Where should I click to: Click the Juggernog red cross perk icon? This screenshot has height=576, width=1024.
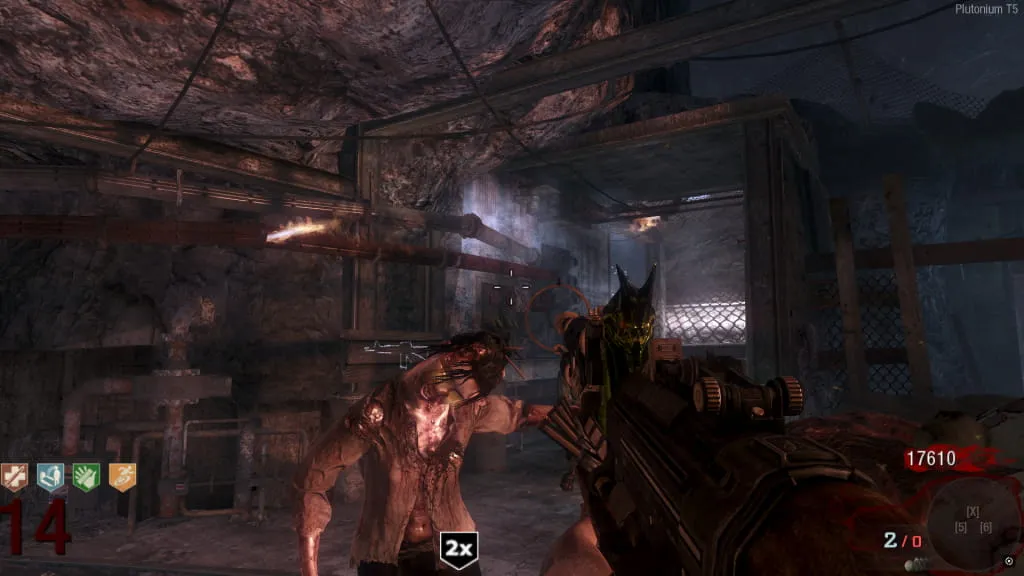(x=15, y=477)
